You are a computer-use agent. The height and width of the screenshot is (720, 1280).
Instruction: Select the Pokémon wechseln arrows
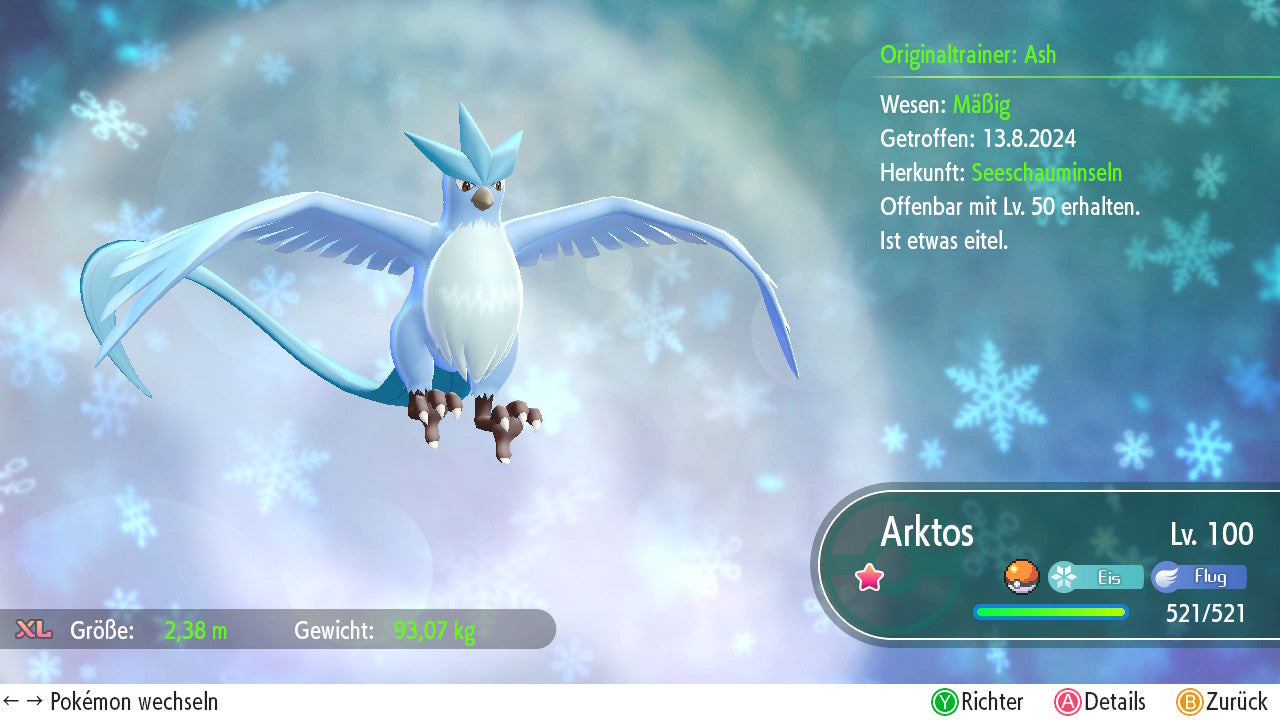pyautogui.click(x=20, y=702)
